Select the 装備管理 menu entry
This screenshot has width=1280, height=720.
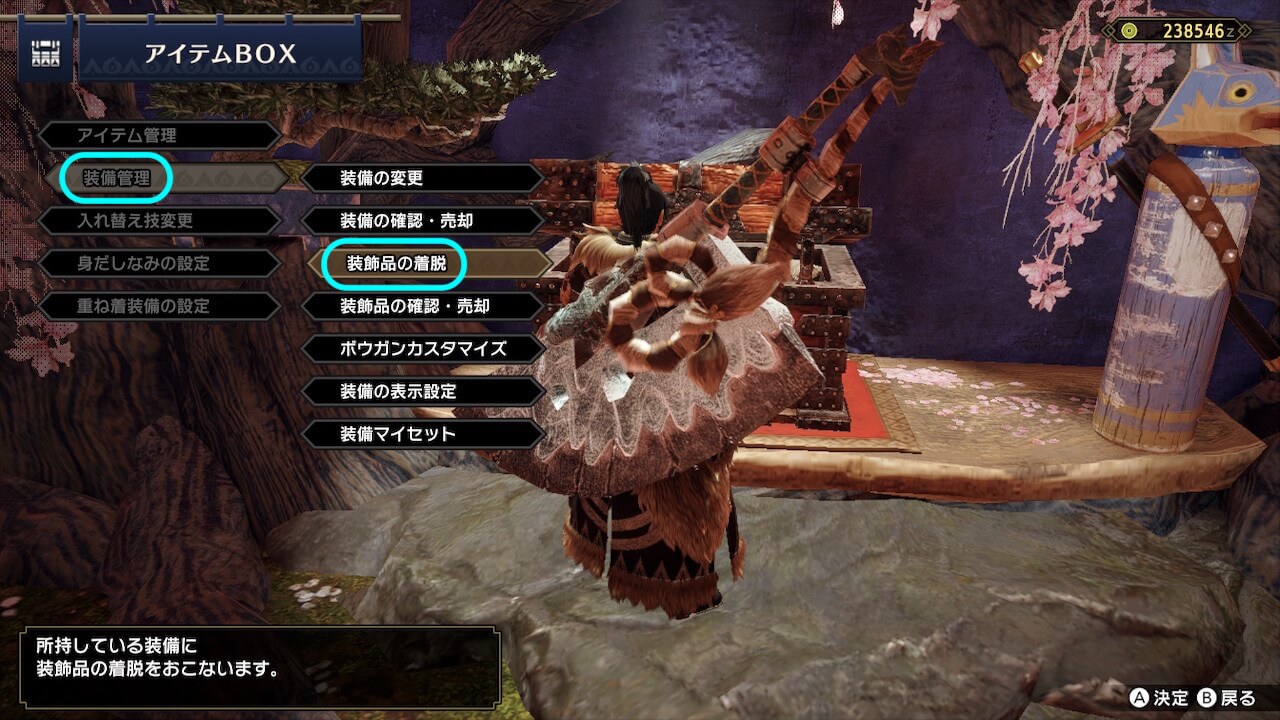pyautogui.click(x=117, y=179)
